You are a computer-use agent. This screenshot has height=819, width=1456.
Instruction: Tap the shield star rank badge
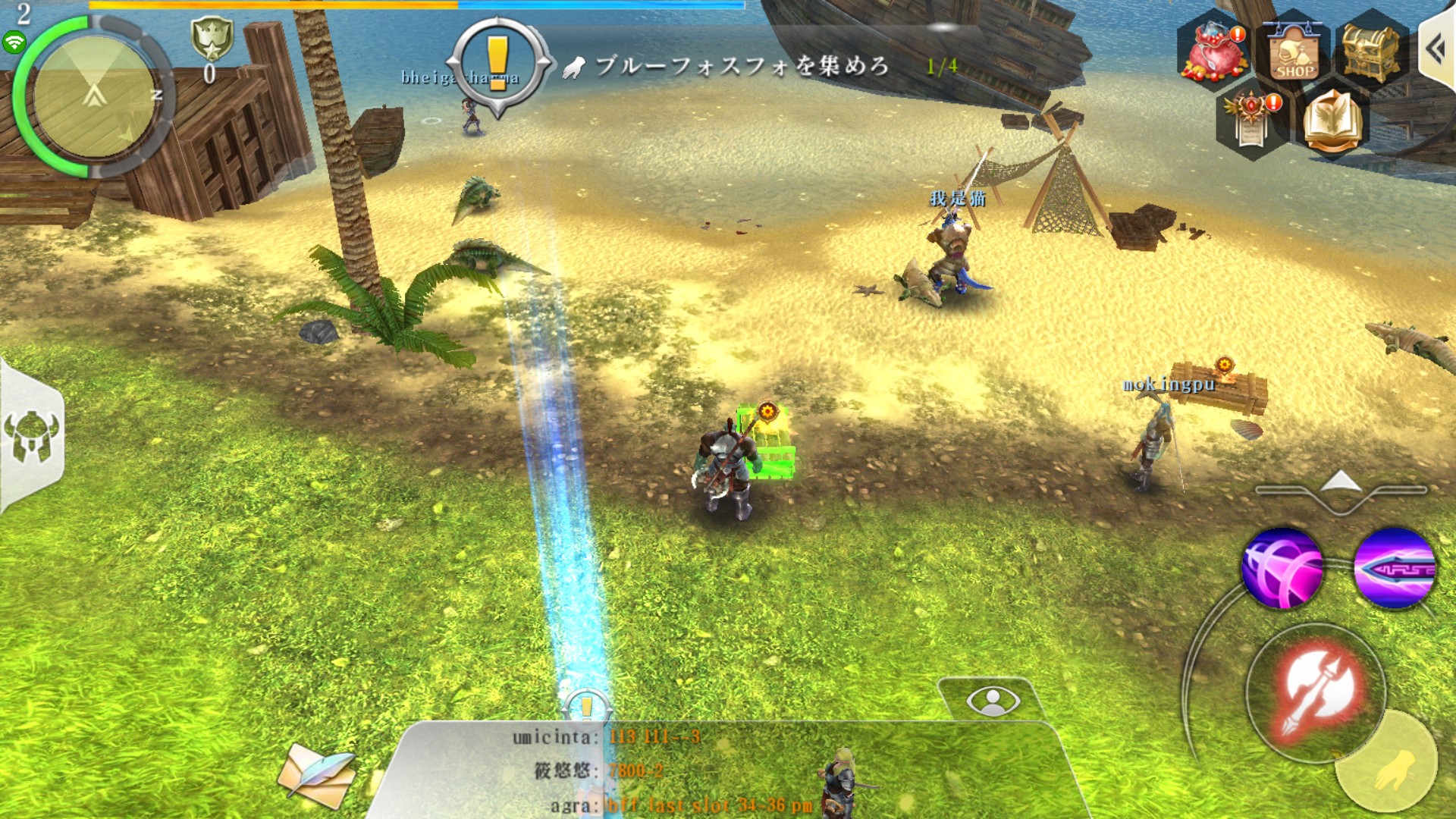point(211,39)
